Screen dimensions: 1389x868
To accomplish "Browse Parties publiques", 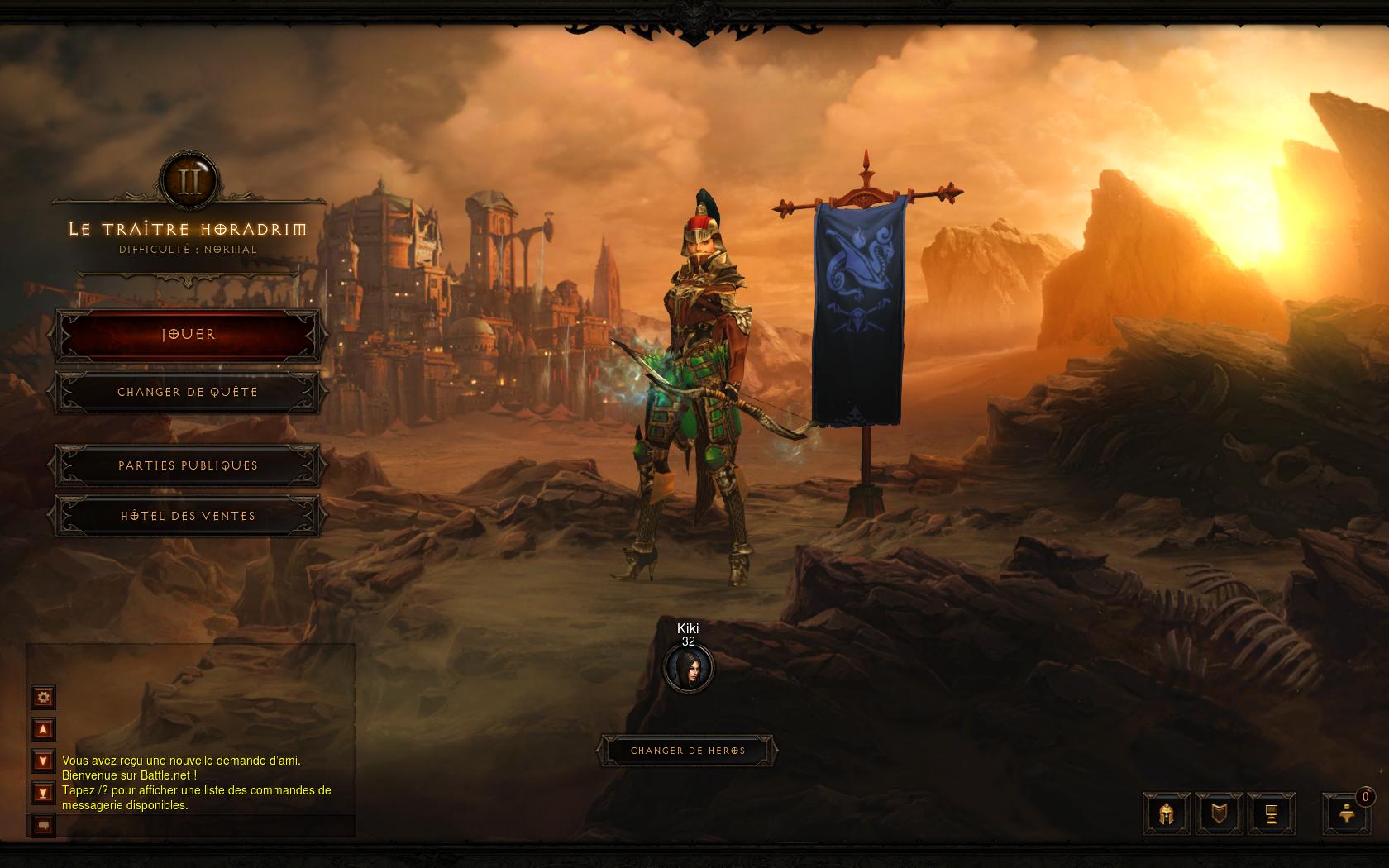I will [x=188, y=465].
